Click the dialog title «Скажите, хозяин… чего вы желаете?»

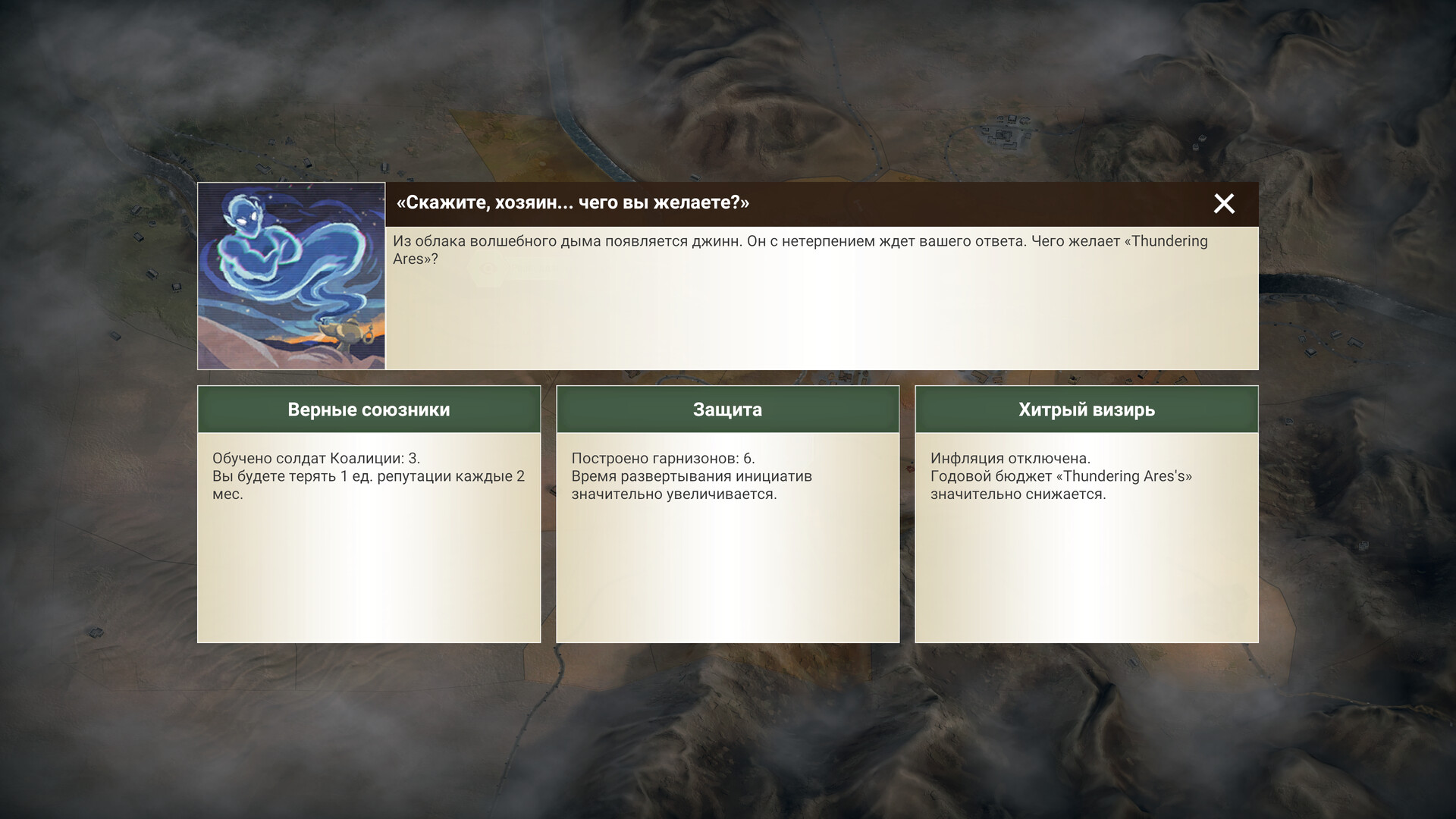[x=573, y=203]
